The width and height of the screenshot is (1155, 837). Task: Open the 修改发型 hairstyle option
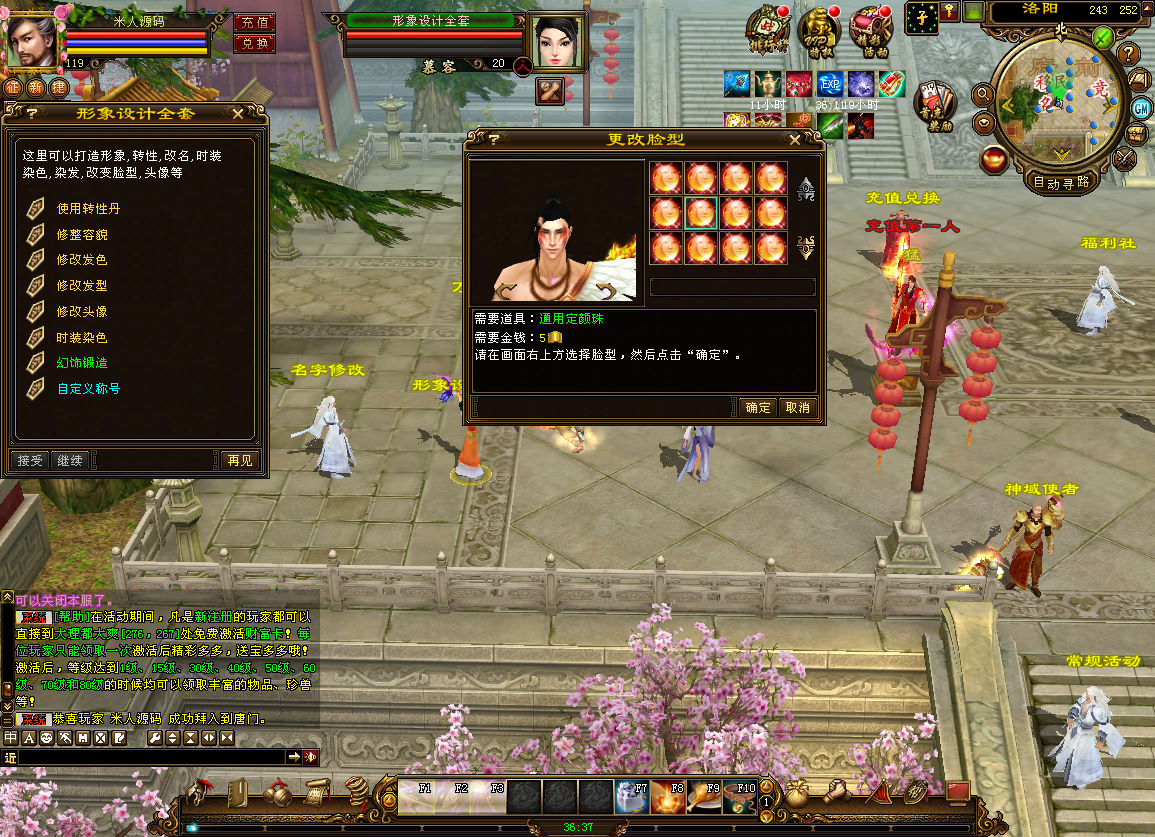[81, 286]
